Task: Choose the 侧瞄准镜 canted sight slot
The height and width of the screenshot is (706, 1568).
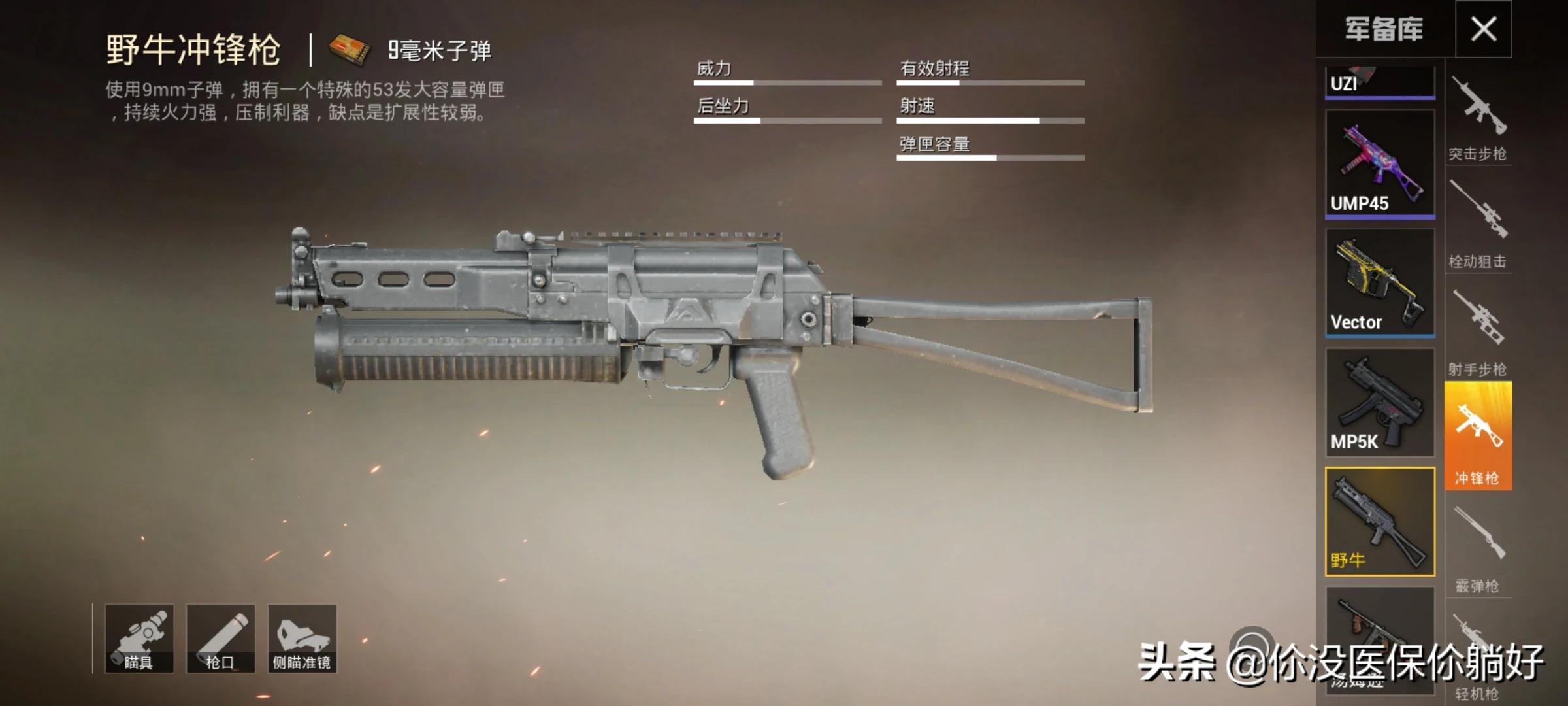Action: pos(302,639)
